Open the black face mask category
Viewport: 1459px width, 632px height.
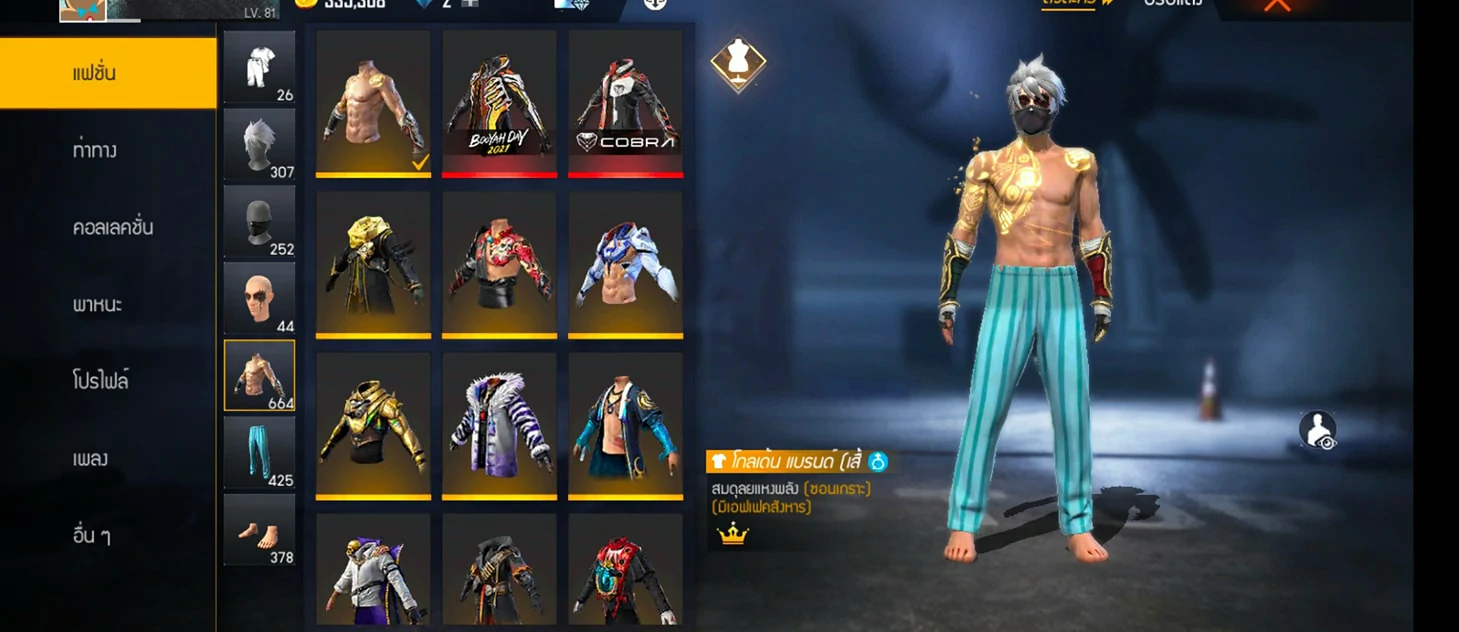pyautogui.click(x=259, y=221)
